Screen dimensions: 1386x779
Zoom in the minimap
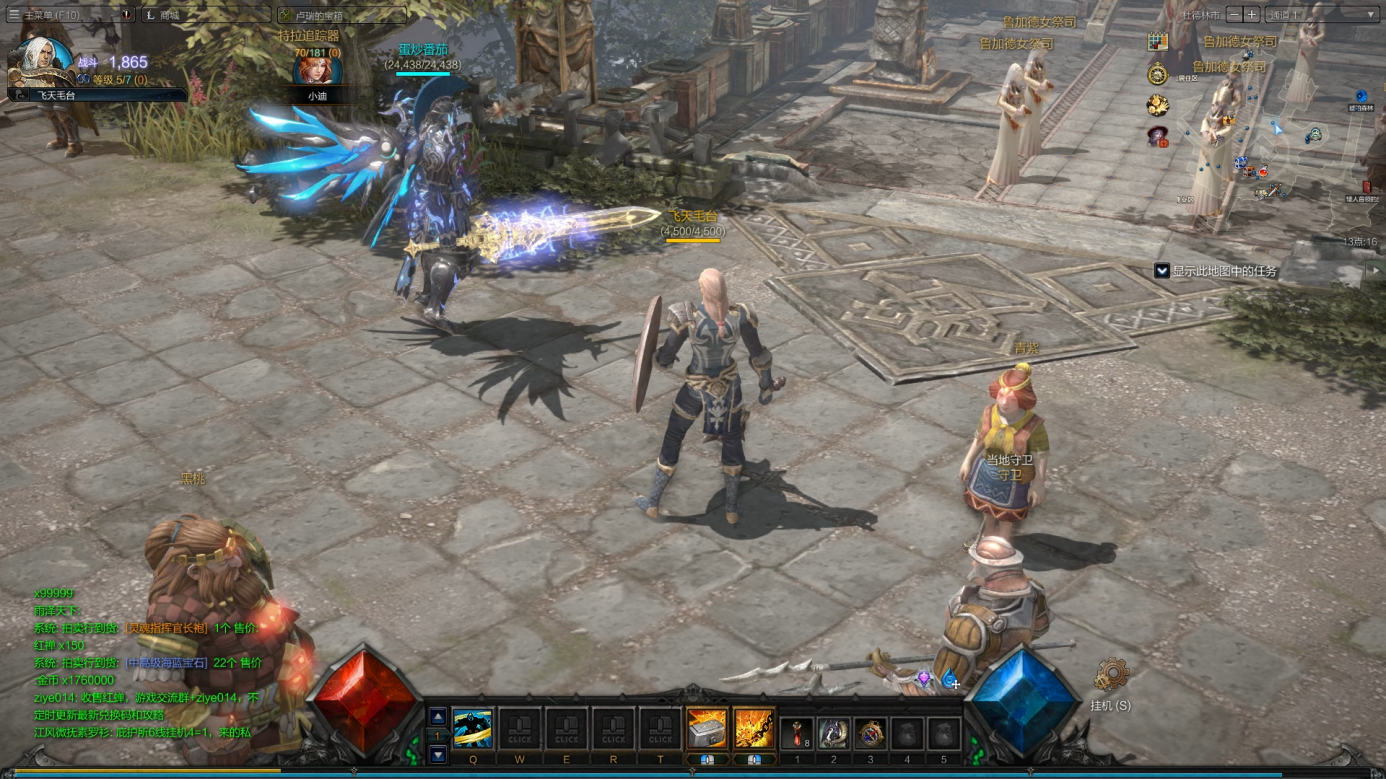pos(1251,15)
